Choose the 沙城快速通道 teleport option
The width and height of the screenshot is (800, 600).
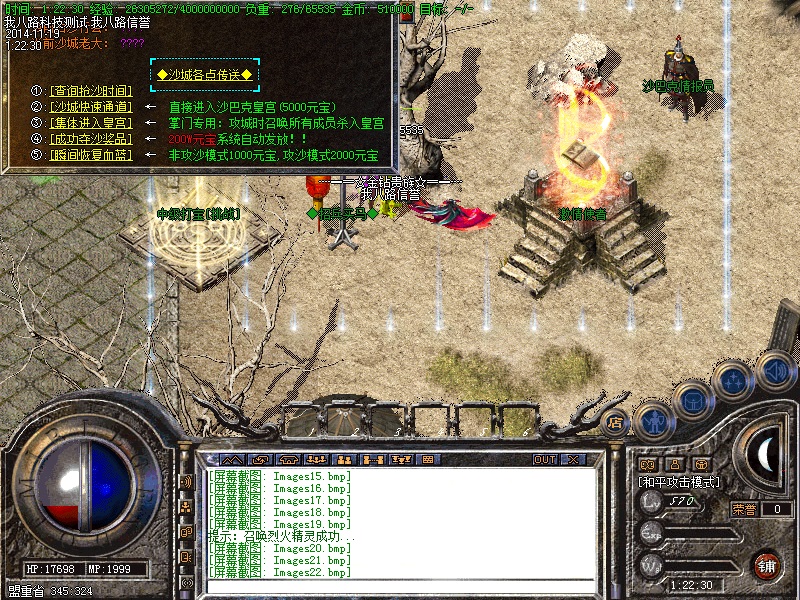tap(91, 106)
